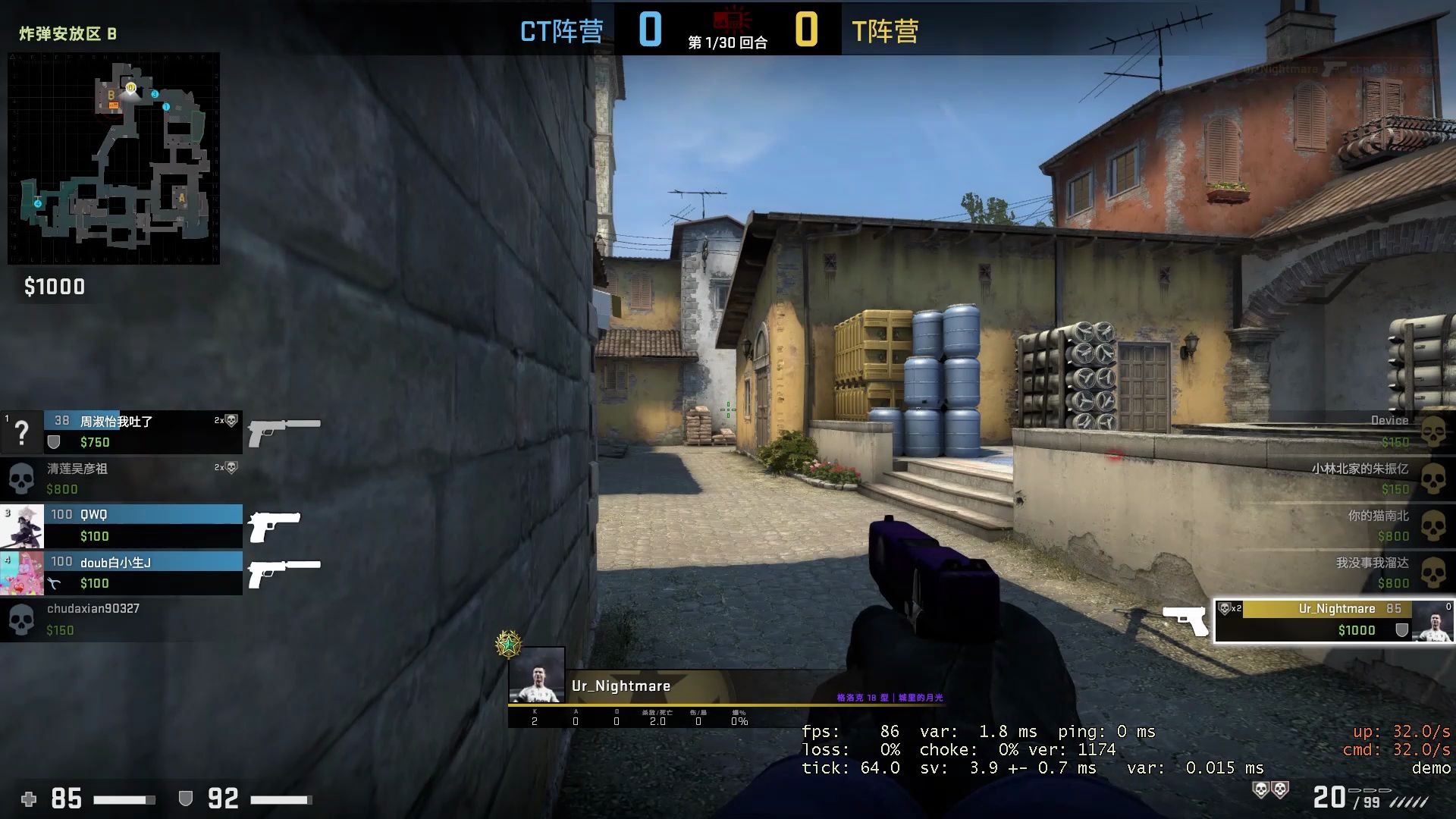Click doub白小生J's avatar thumbnail

23,573
